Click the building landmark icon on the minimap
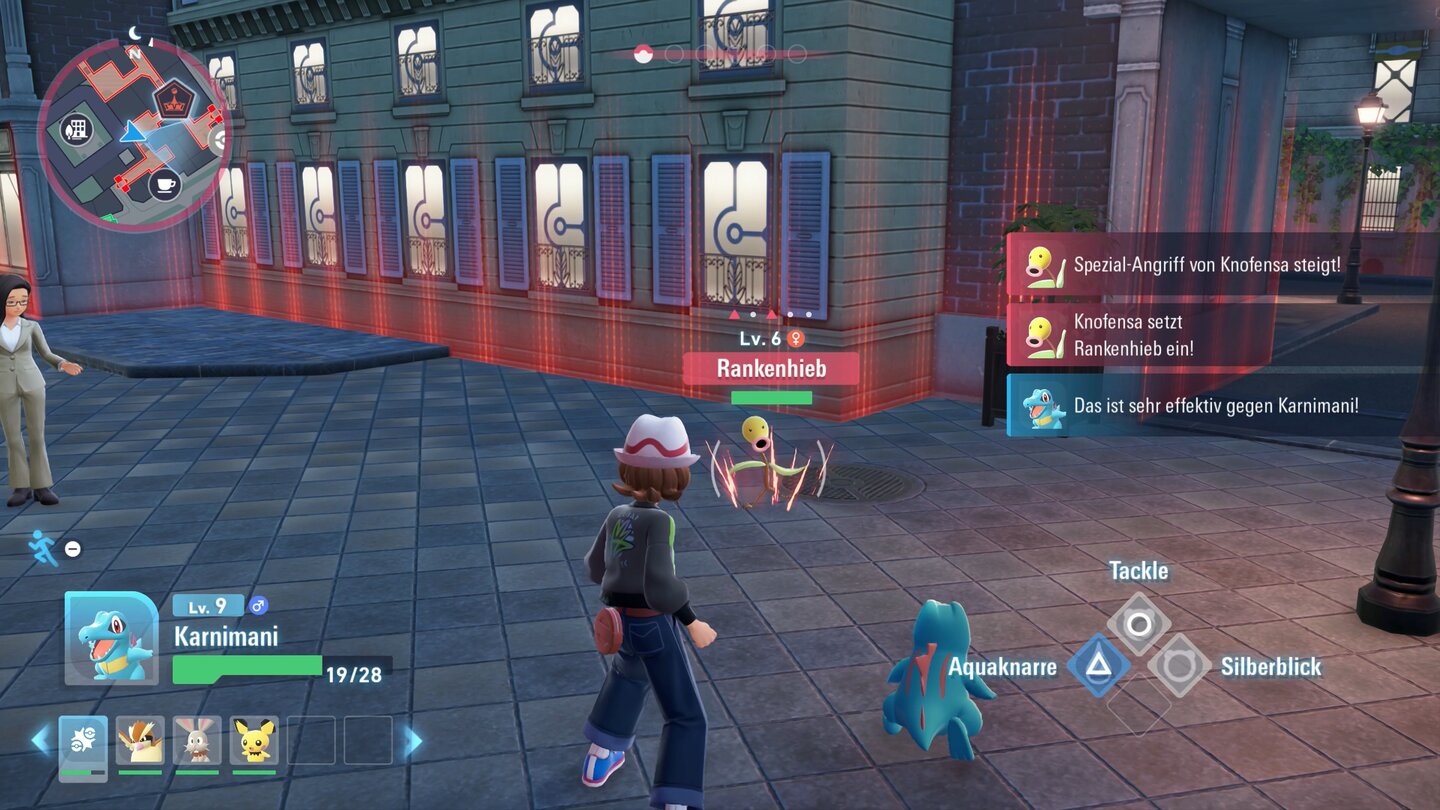 pyautogui.click(x=77, y=130)
